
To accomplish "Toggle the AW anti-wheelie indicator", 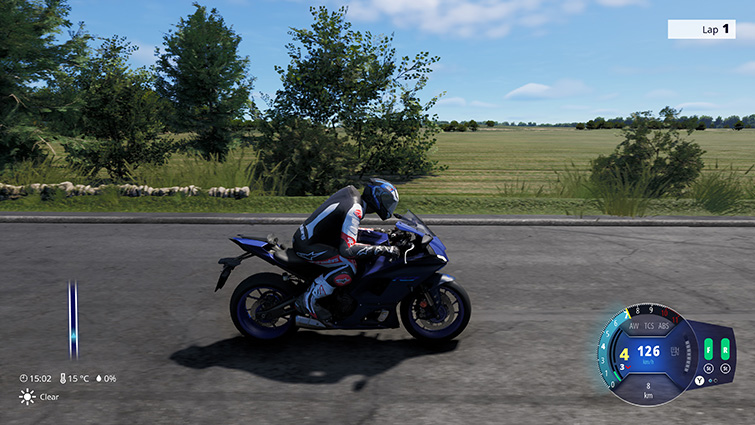I will [633, 326].
